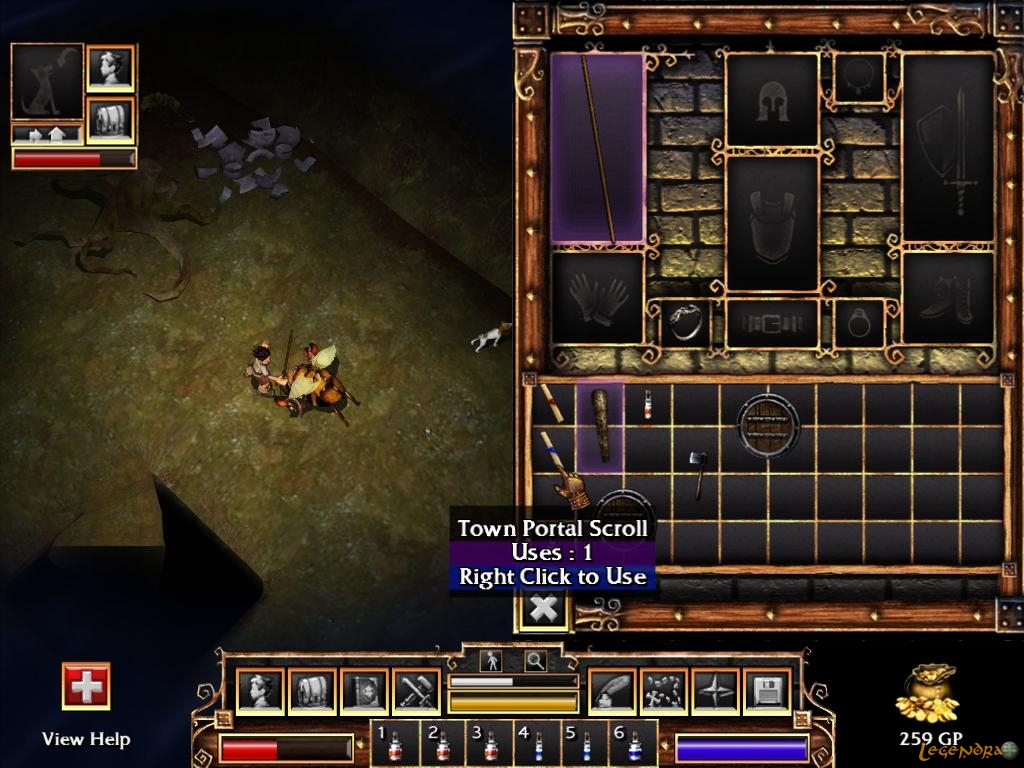1024x768 pixels.
Task: Click the magnifying glass zoom button
Action: (536, 660)
